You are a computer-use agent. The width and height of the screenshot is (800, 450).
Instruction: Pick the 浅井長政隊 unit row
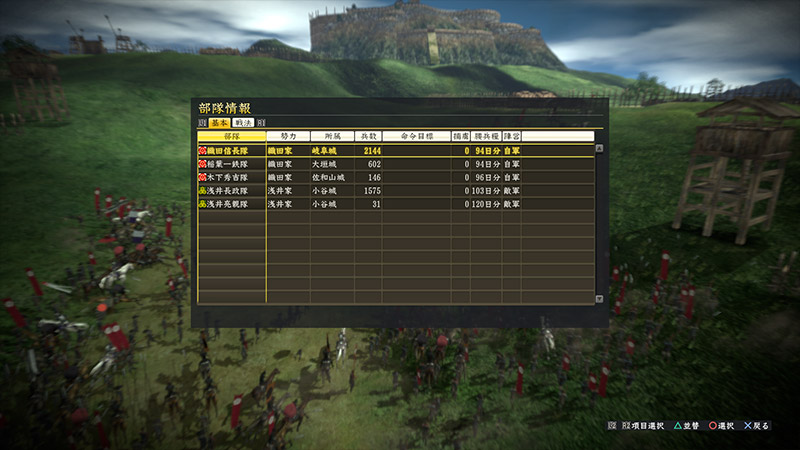point(232,190)
